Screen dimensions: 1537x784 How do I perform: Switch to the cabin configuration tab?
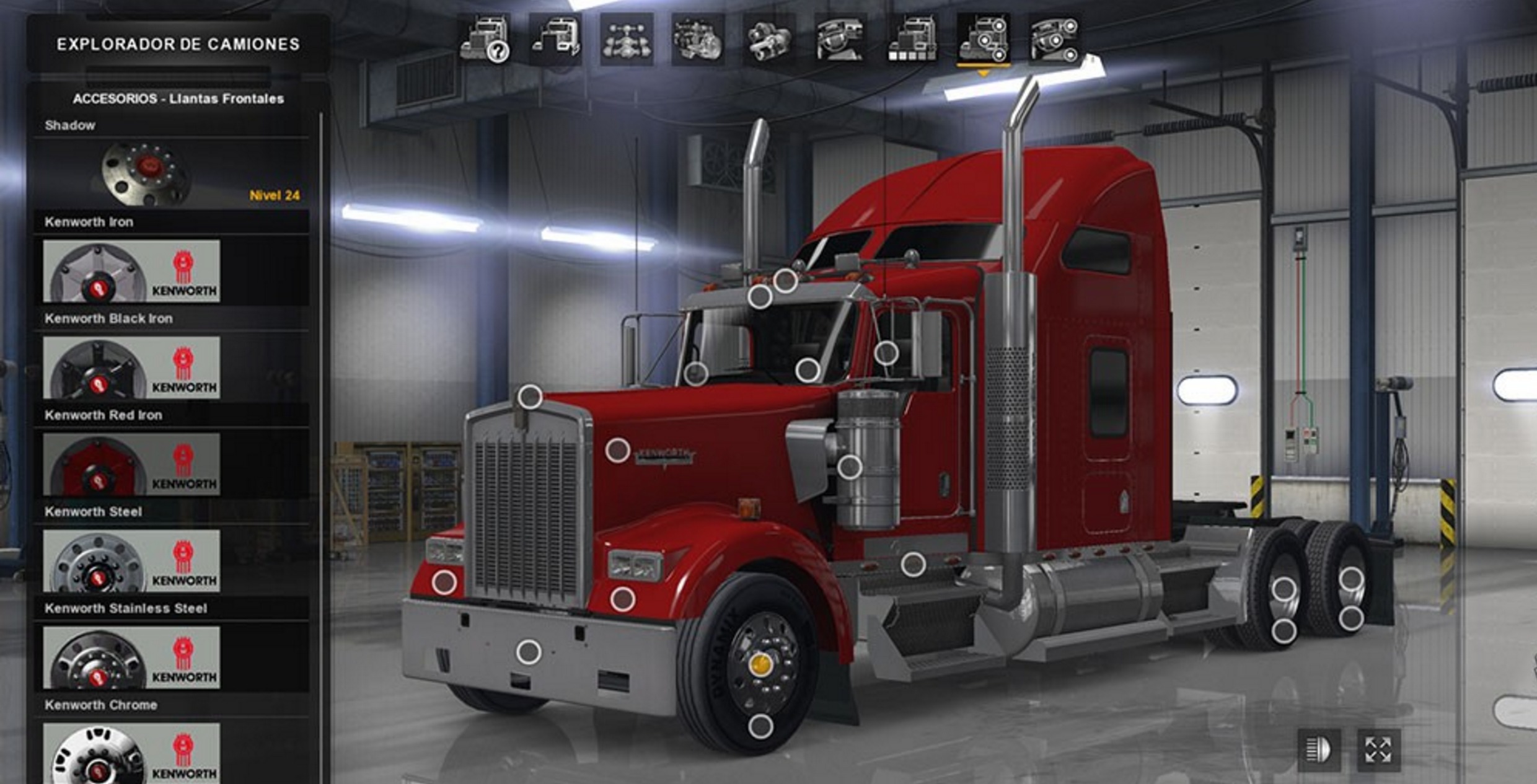[x=555, y=40]
